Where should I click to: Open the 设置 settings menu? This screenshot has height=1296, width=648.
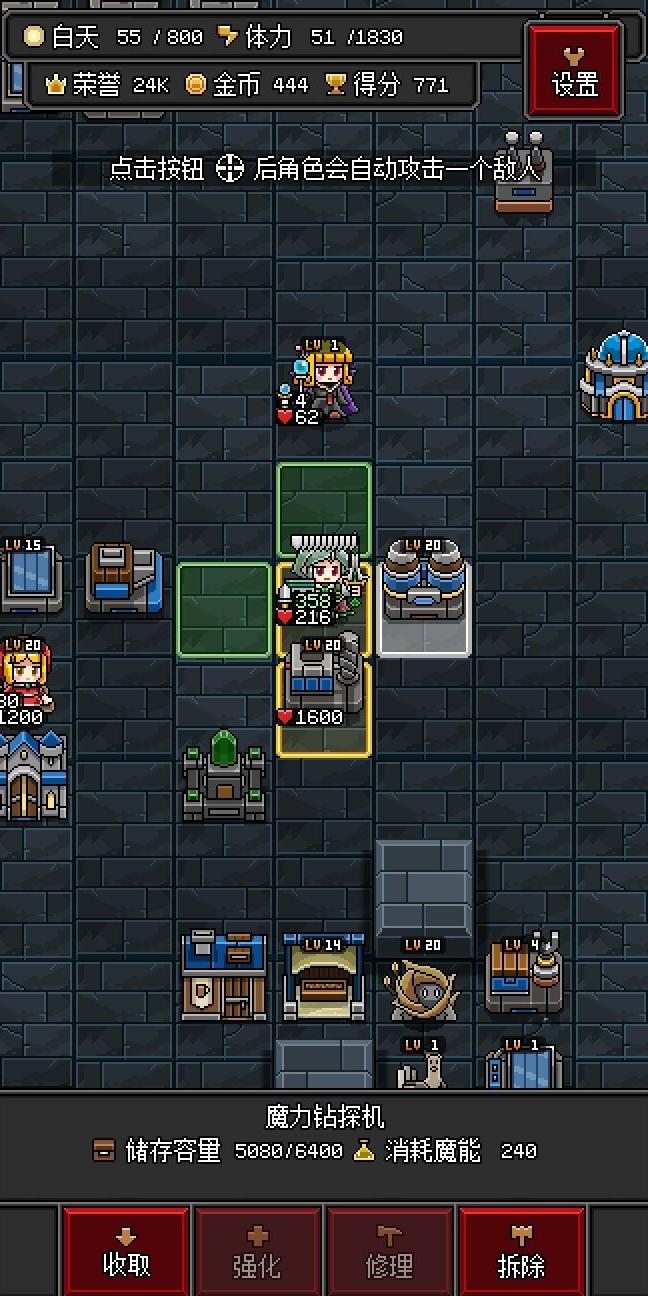pyautogui.click(x=575, y=71)
